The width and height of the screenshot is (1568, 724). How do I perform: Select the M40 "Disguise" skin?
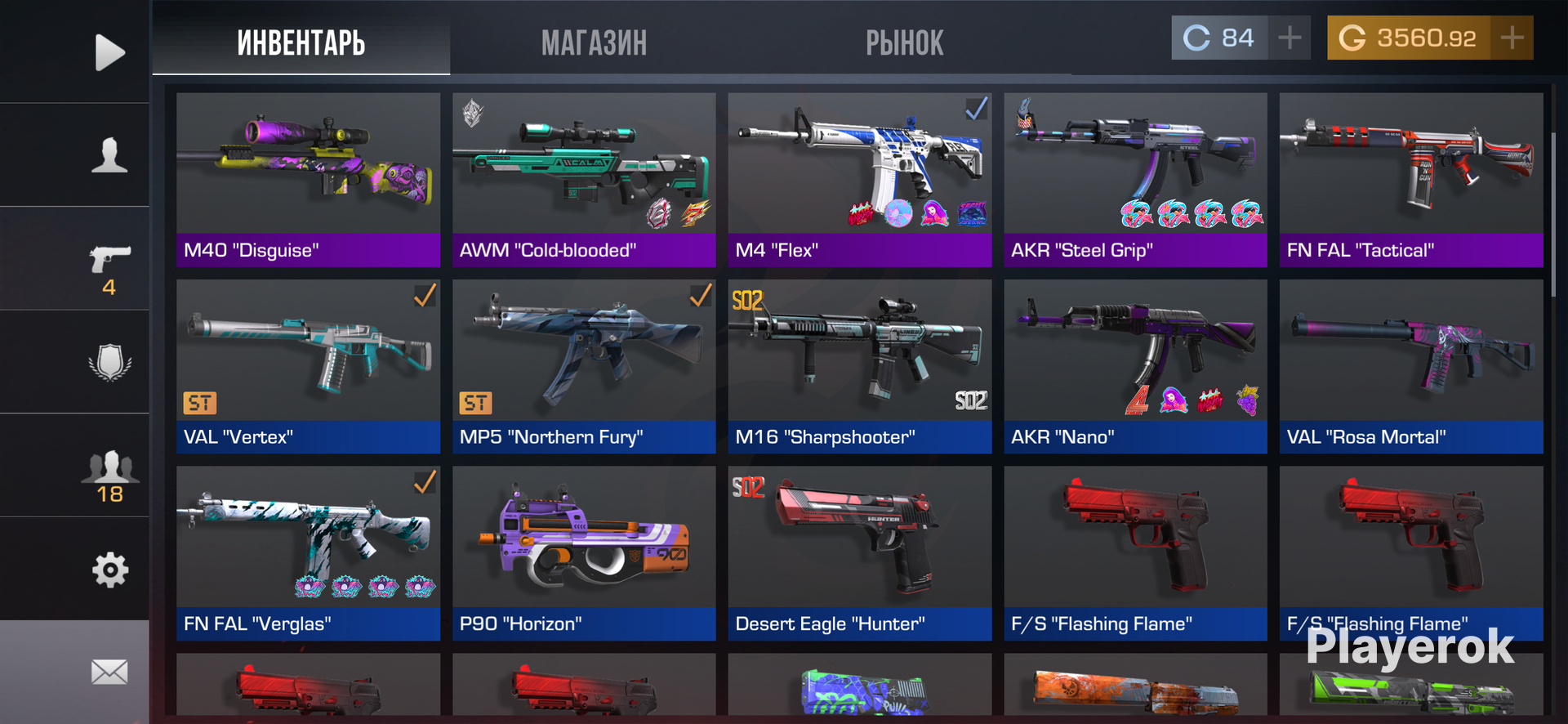point(308,180)
